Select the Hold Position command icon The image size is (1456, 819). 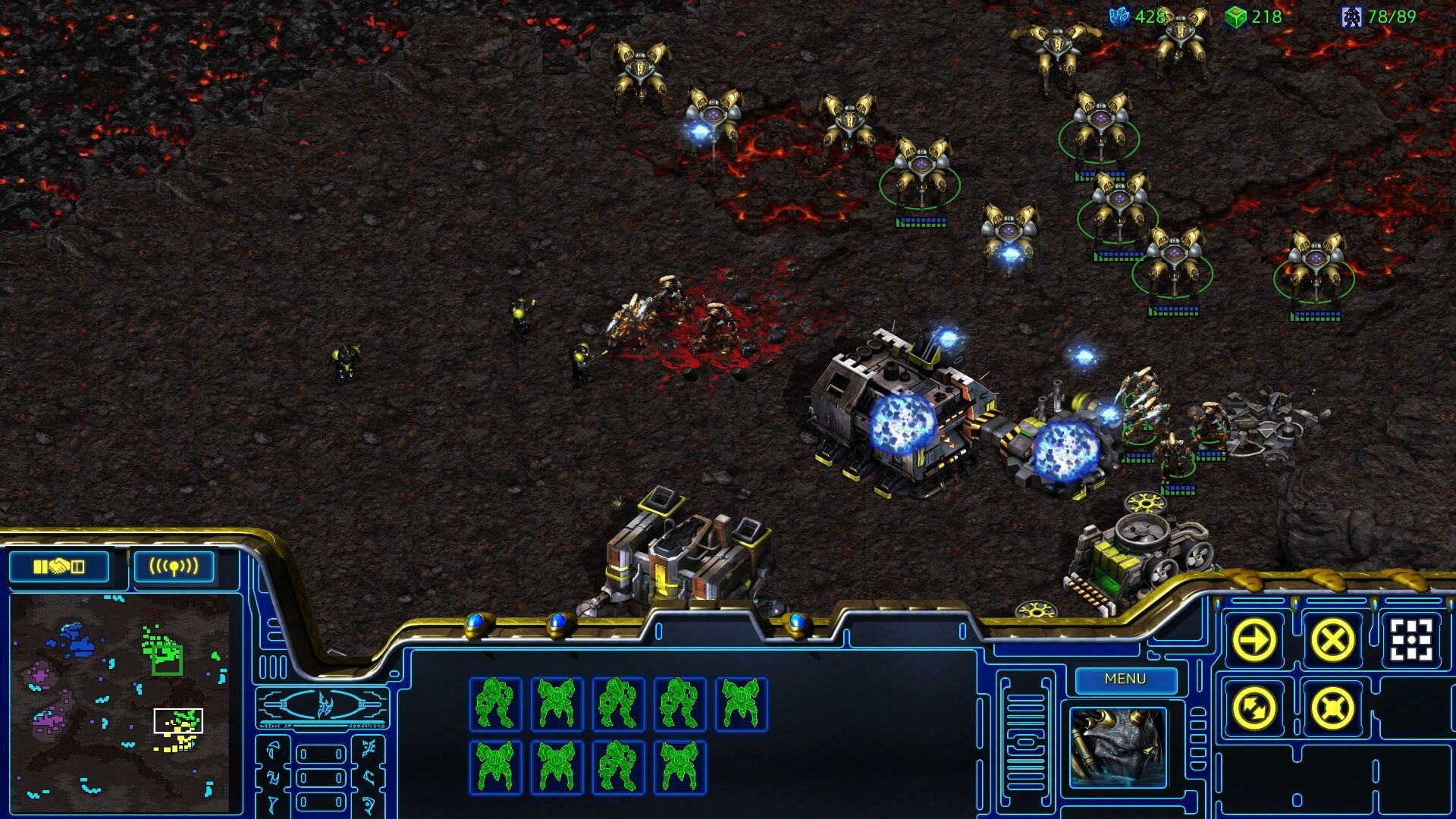click(1332, 708)
